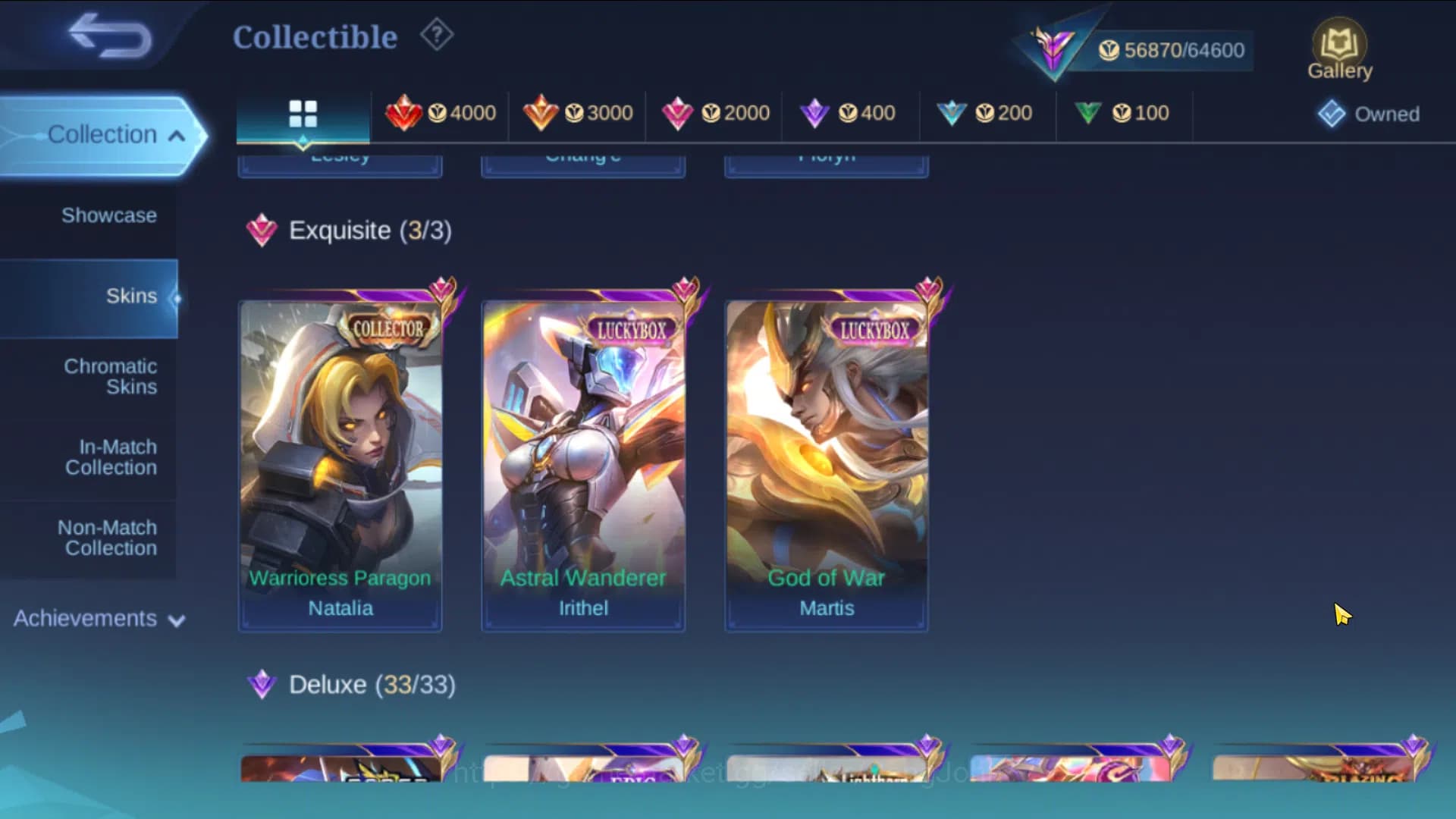Toggle the Owned filter
The image size is (1456, 819).
[x=1369, y=114]
